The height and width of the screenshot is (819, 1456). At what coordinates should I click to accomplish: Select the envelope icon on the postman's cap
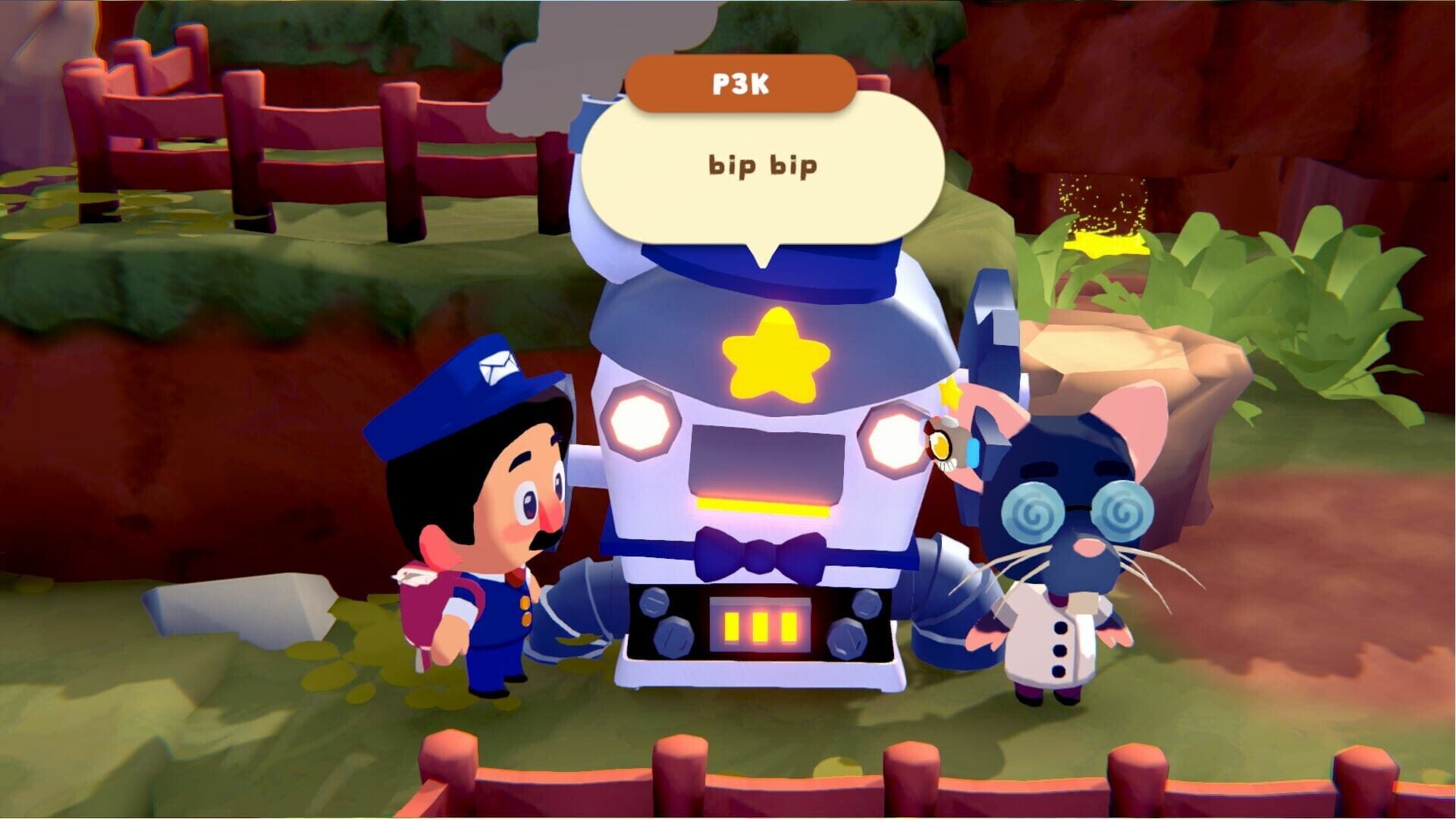point(500,367)
